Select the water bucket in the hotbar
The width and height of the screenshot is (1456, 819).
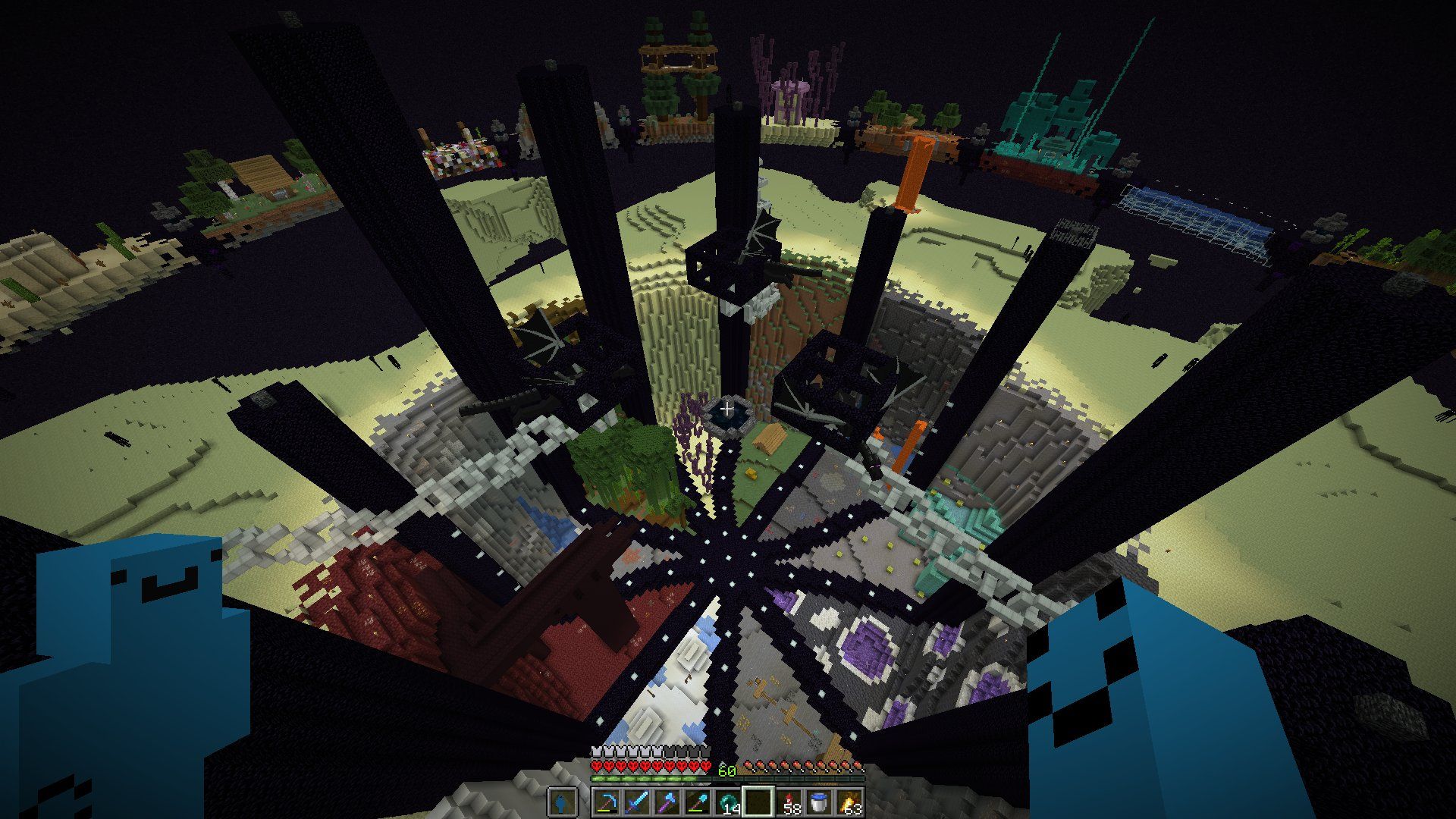pyautogui.click(x=819, y=802)
